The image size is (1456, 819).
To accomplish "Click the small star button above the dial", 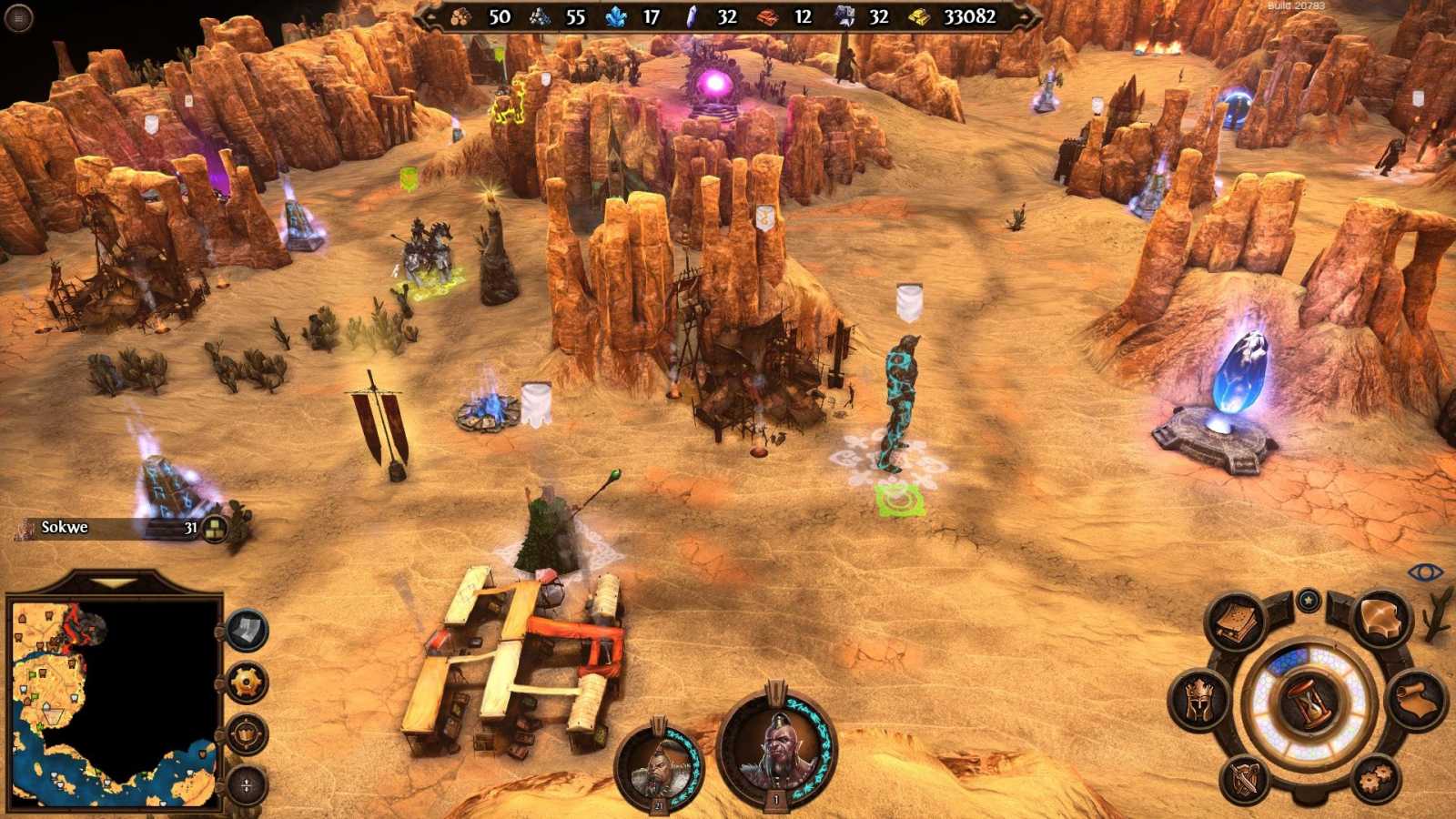I will click(1309, 601).
